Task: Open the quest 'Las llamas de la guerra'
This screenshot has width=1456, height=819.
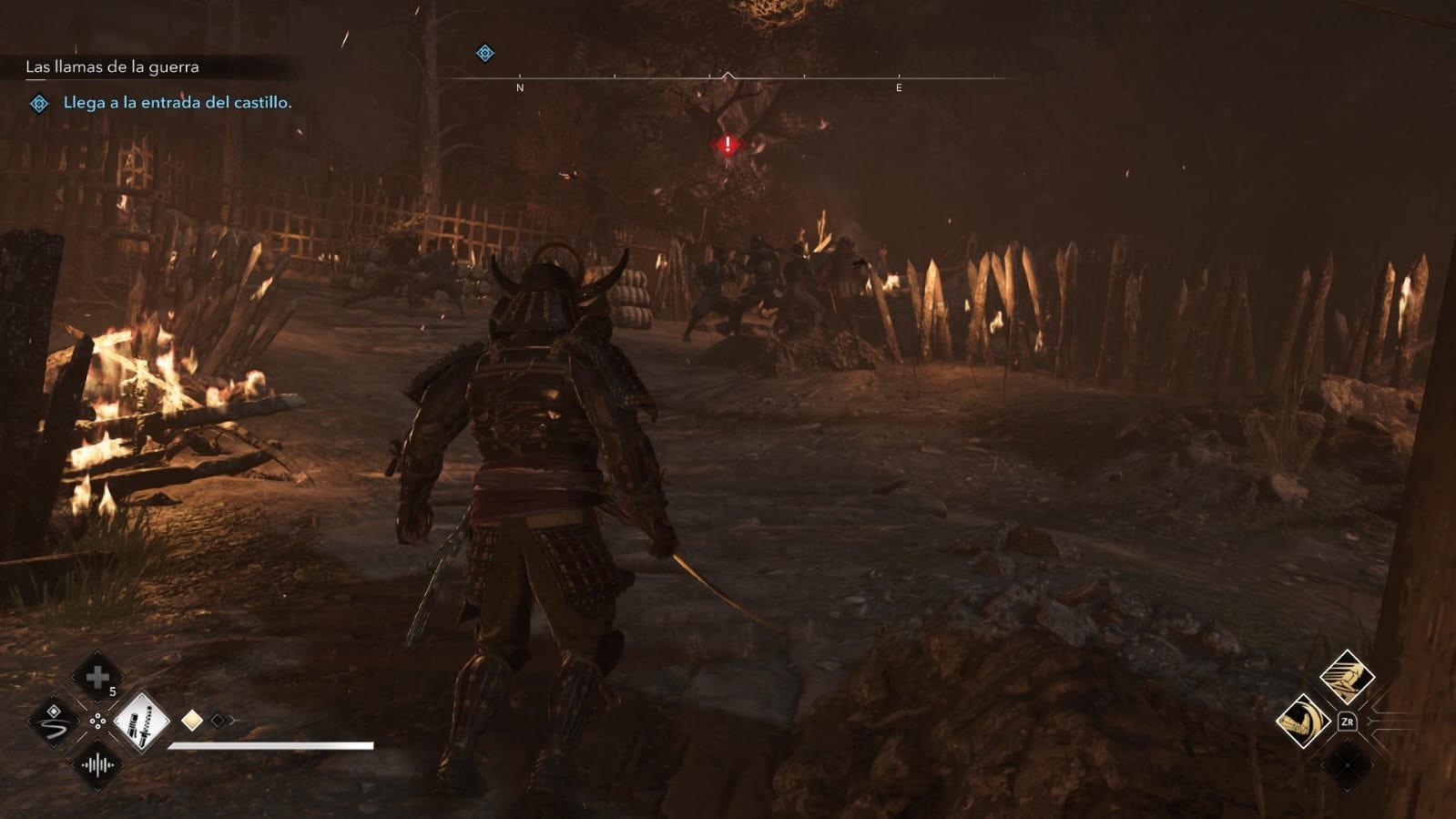Action: 112,67
